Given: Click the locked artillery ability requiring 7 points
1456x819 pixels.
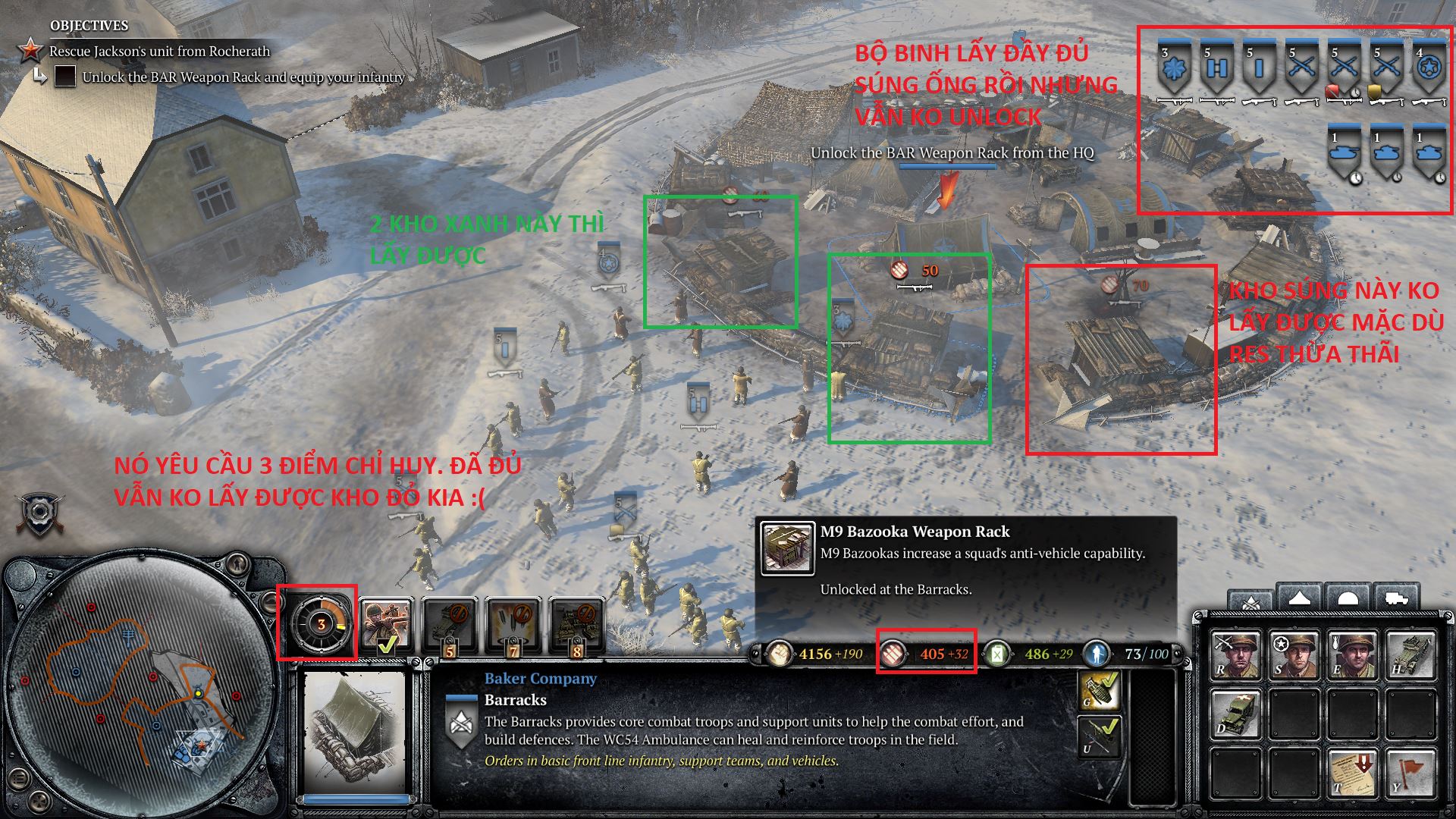Looking at the screenshot, I should click(x=513, y=622).
